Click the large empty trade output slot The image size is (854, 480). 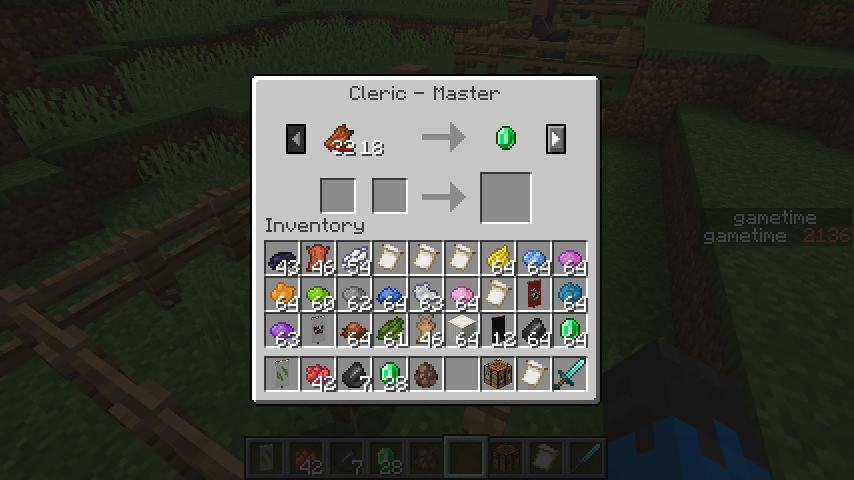(x=506, y=197)
